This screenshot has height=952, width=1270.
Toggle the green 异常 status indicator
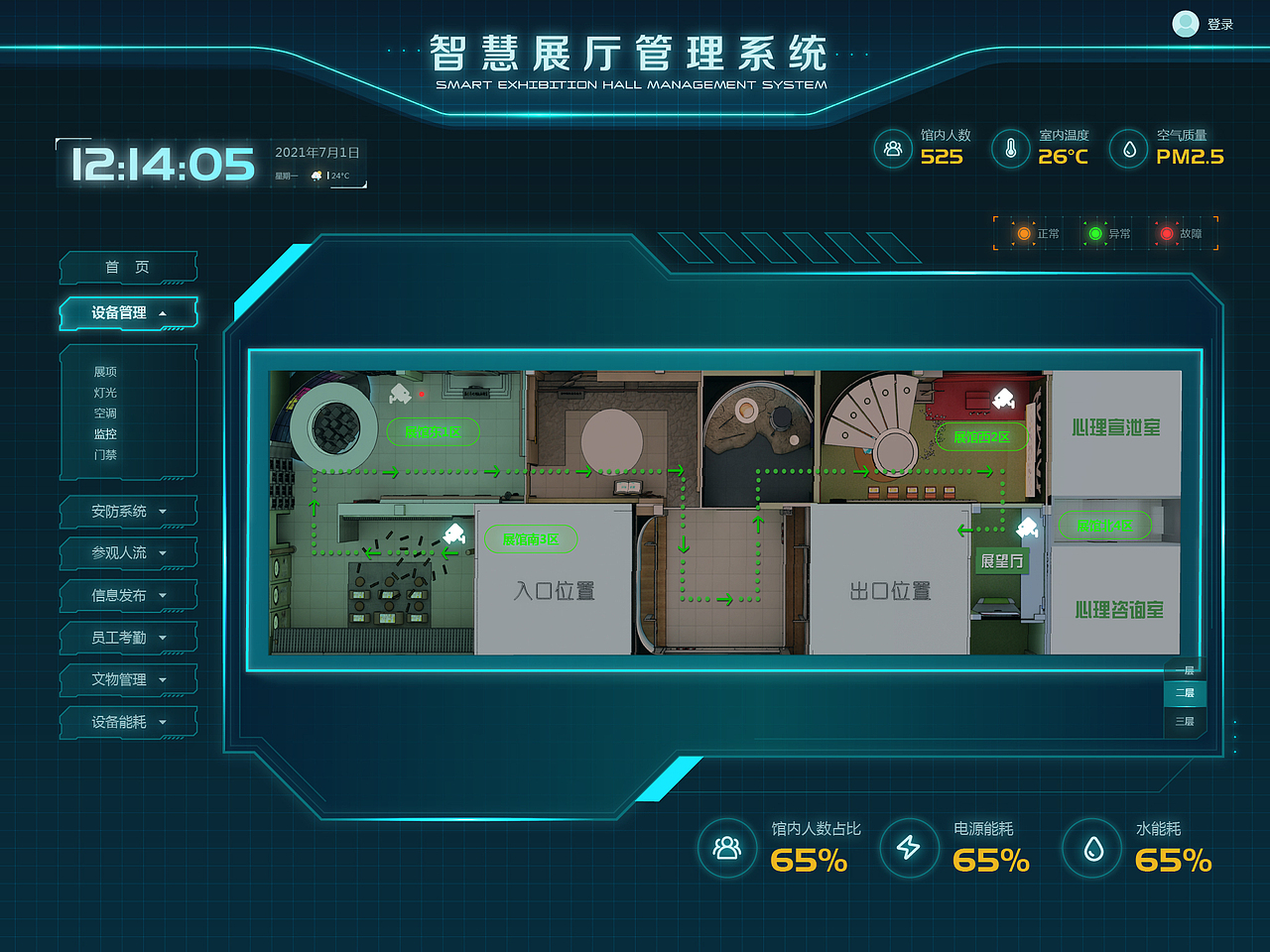(x=1096, y=233)
